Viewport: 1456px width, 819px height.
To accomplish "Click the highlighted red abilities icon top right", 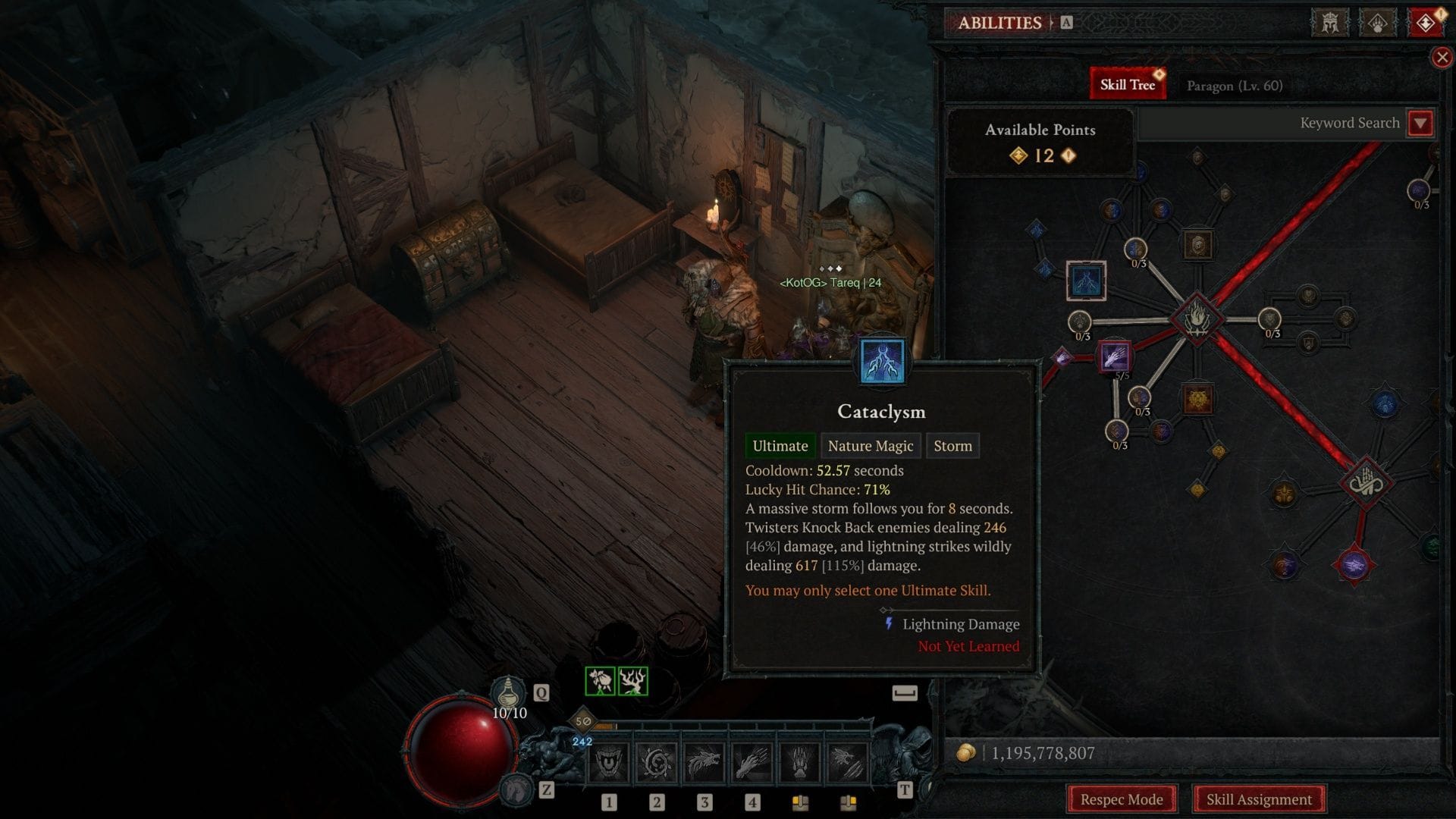I will tap(1426, 22).
